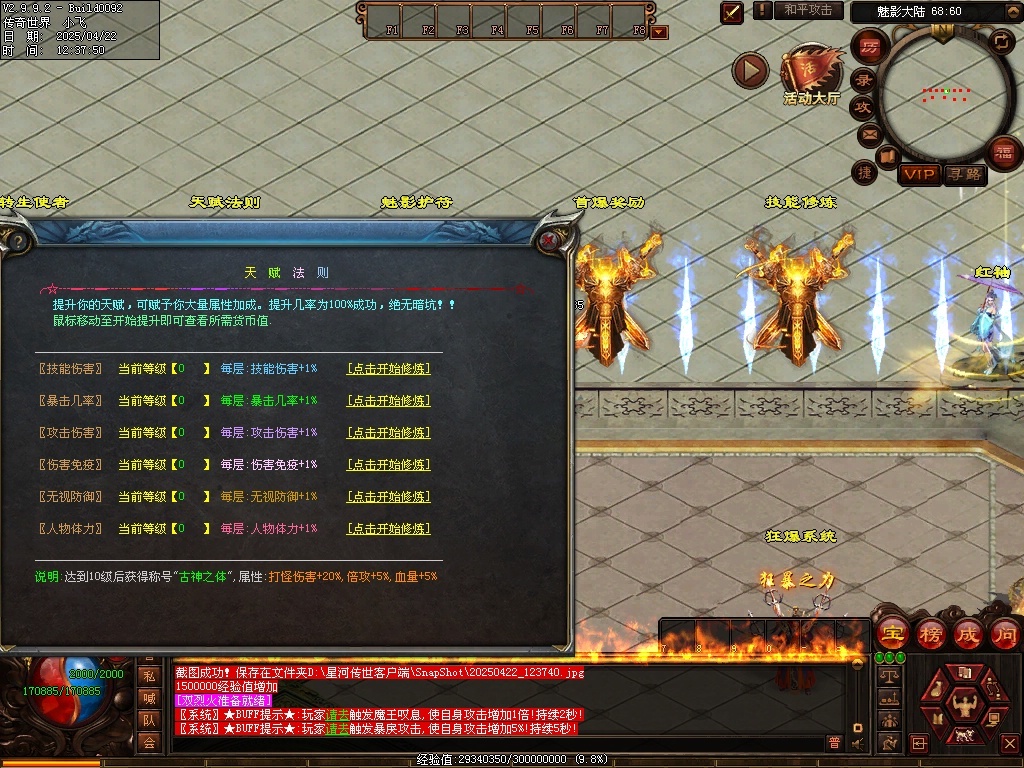The image size is (1024, 768).
Task: Show the 榜 rankings button
Action: pyautogui.click(x=930, y=633)
